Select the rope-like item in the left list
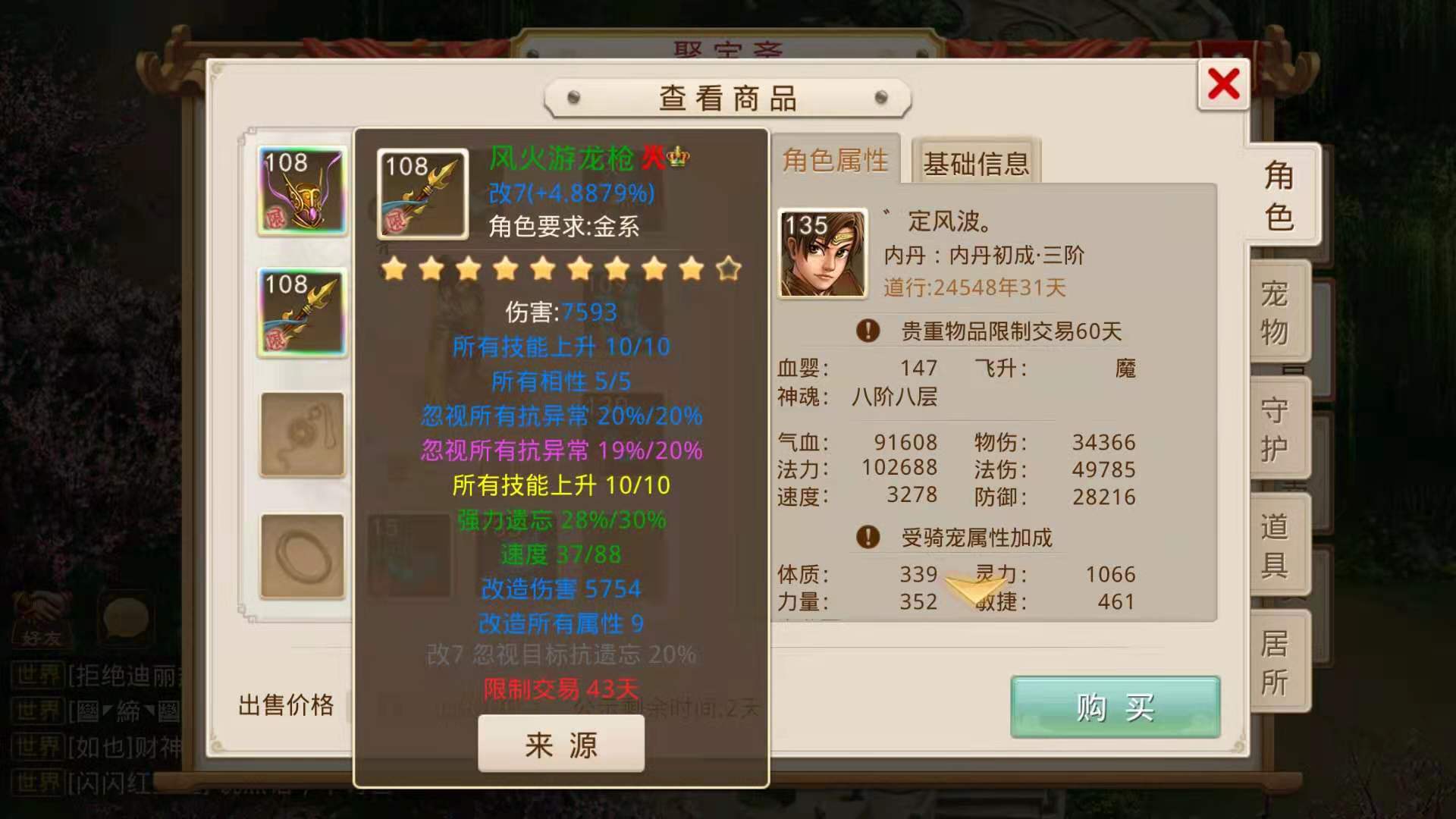 [x=301, y=434]
